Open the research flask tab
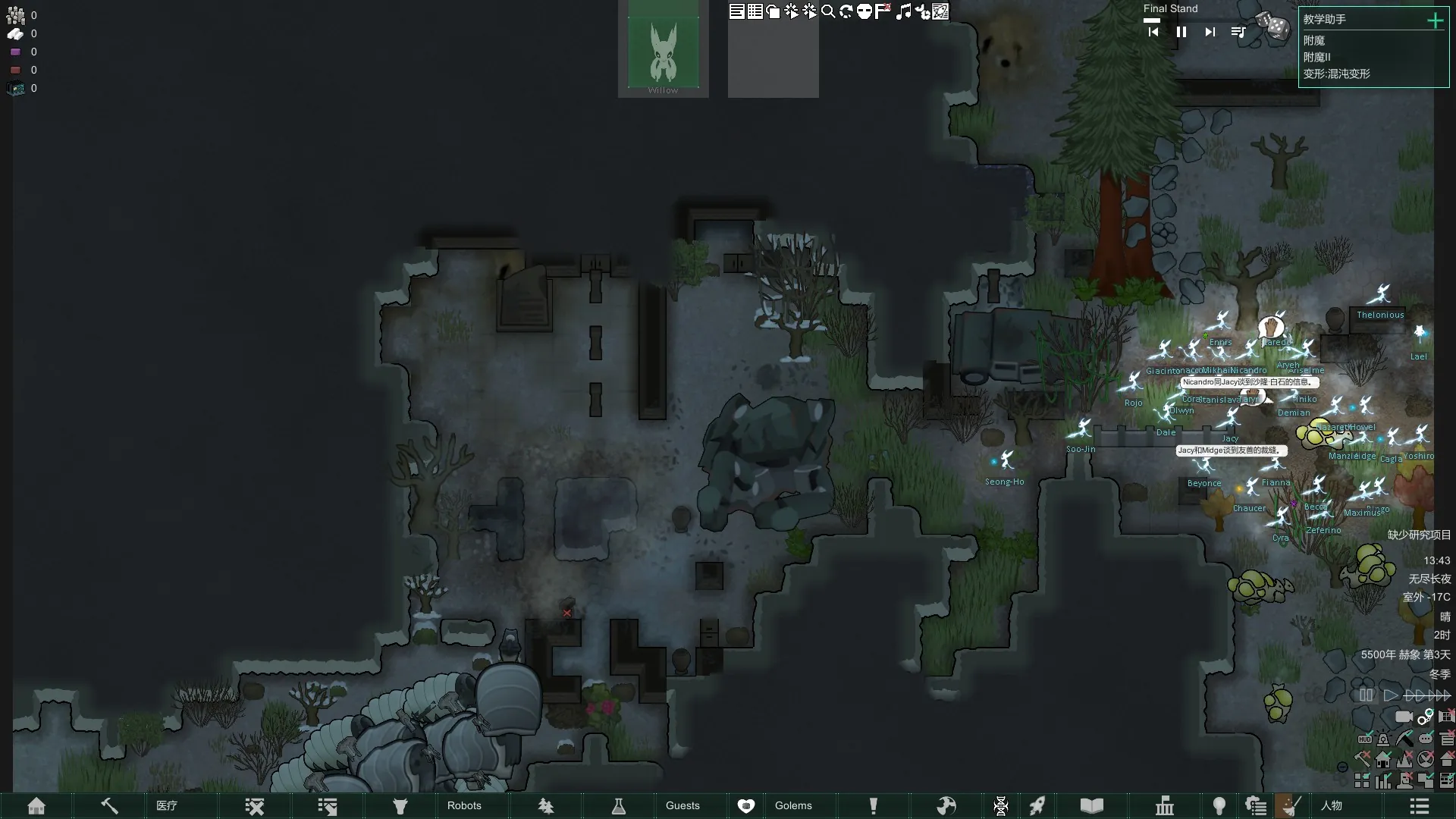The image size is (1456, 819). pyautogui.click(x=619, y=805)
